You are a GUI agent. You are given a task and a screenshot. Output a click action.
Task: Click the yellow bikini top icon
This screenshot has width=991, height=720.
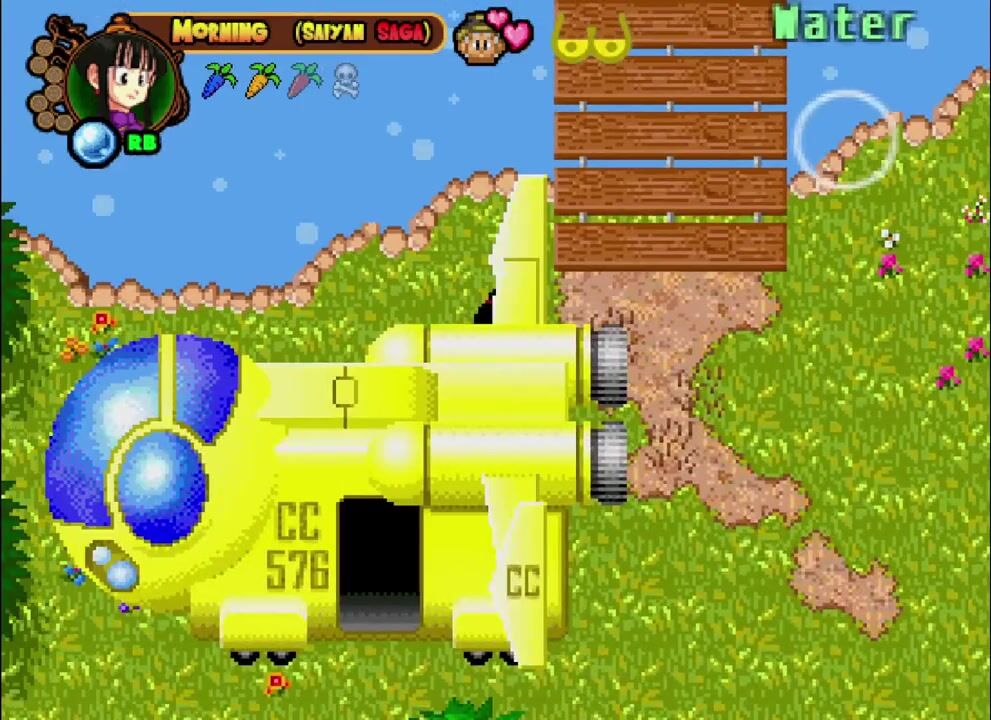click(591, 38)
